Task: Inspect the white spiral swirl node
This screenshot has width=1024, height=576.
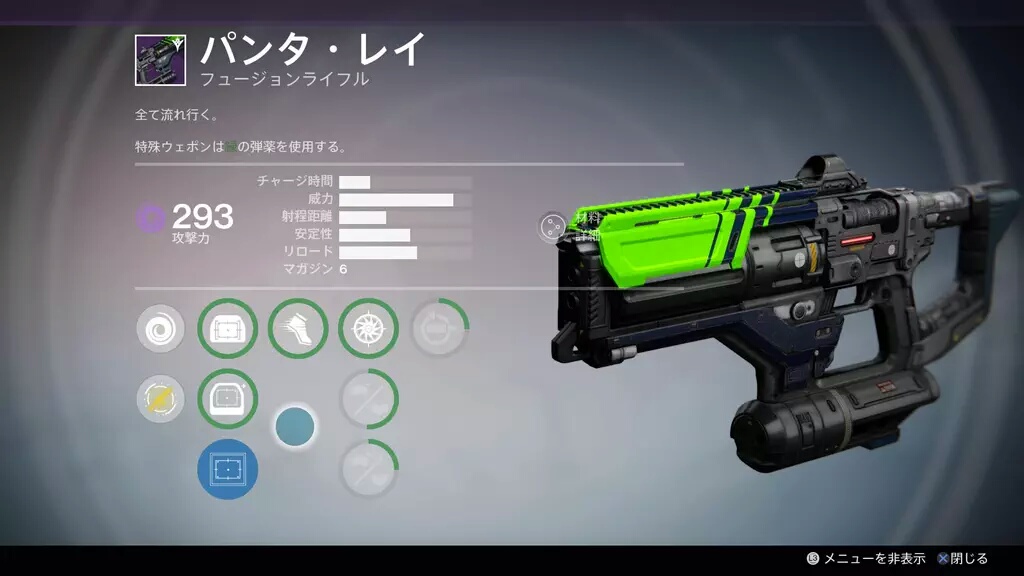Action: click(160, 329)
